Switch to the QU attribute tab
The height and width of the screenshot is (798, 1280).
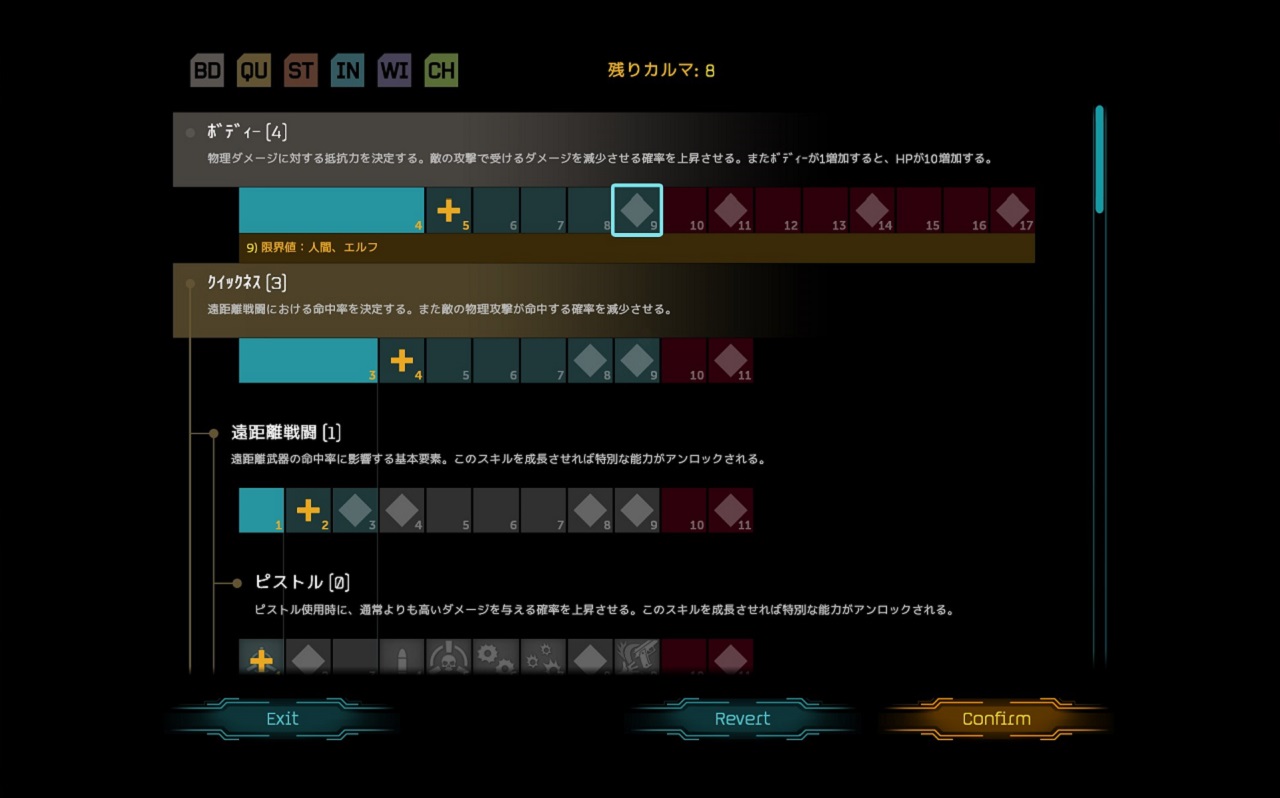[253, 70]
